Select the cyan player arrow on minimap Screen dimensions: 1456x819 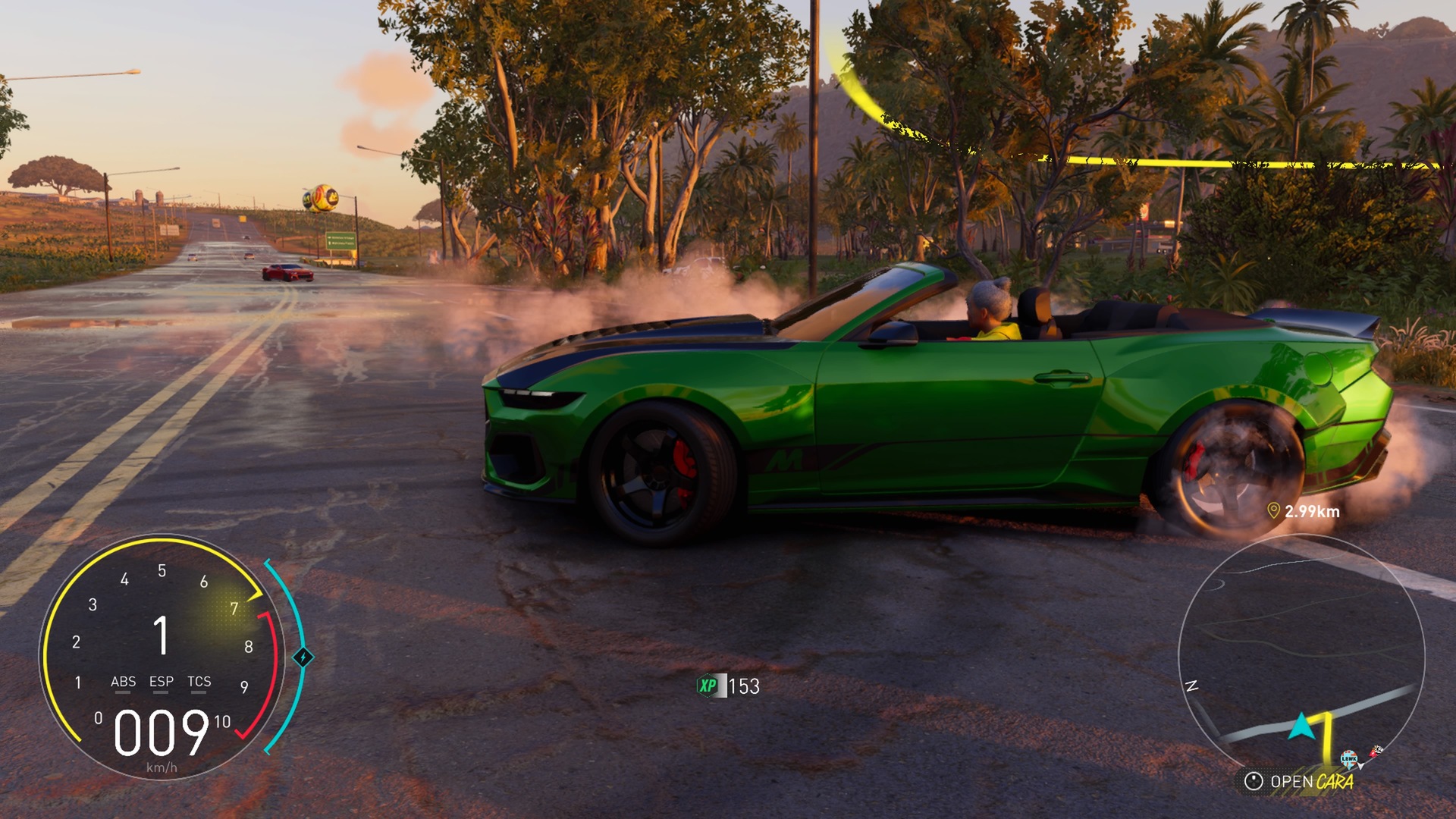click(1302, 726)
